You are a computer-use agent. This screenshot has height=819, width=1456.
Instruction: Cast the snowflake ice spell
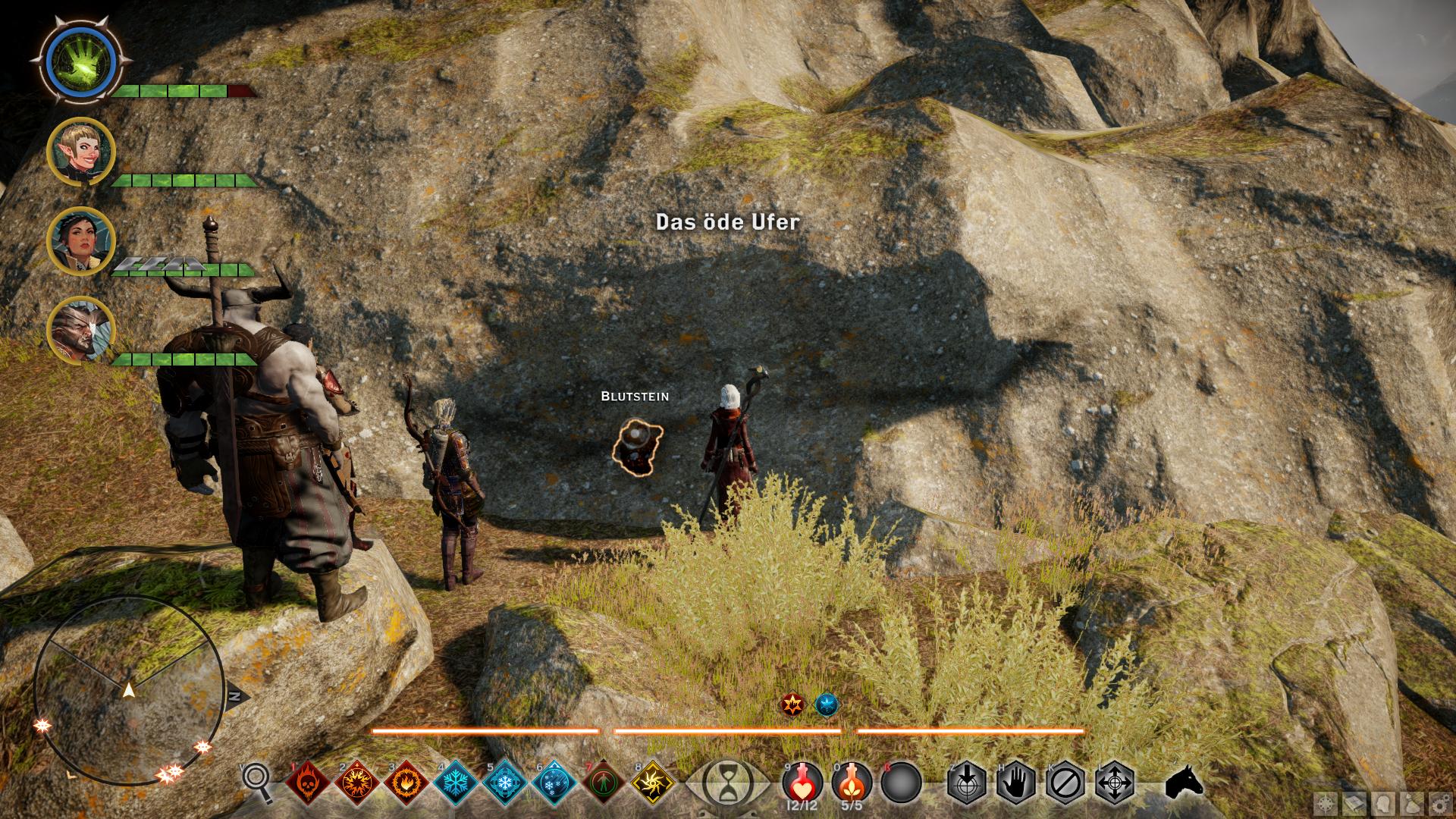[457, 782]
